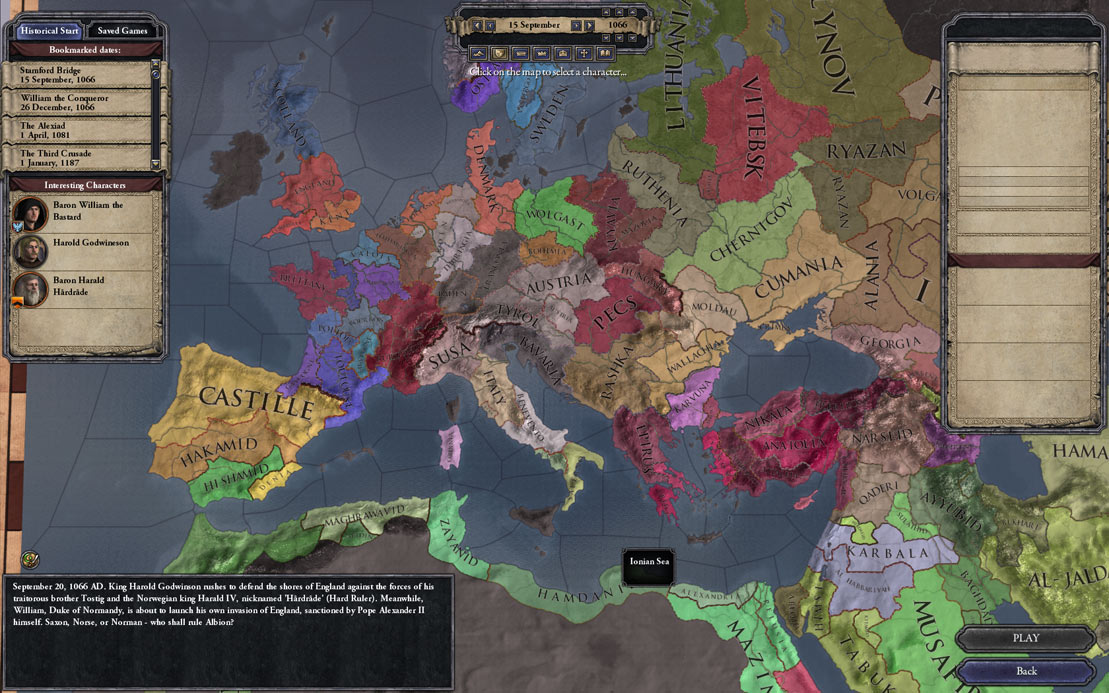Select Harold Godwineson as character
This screenshot has height=693, width=1109.
coord(84,249)
